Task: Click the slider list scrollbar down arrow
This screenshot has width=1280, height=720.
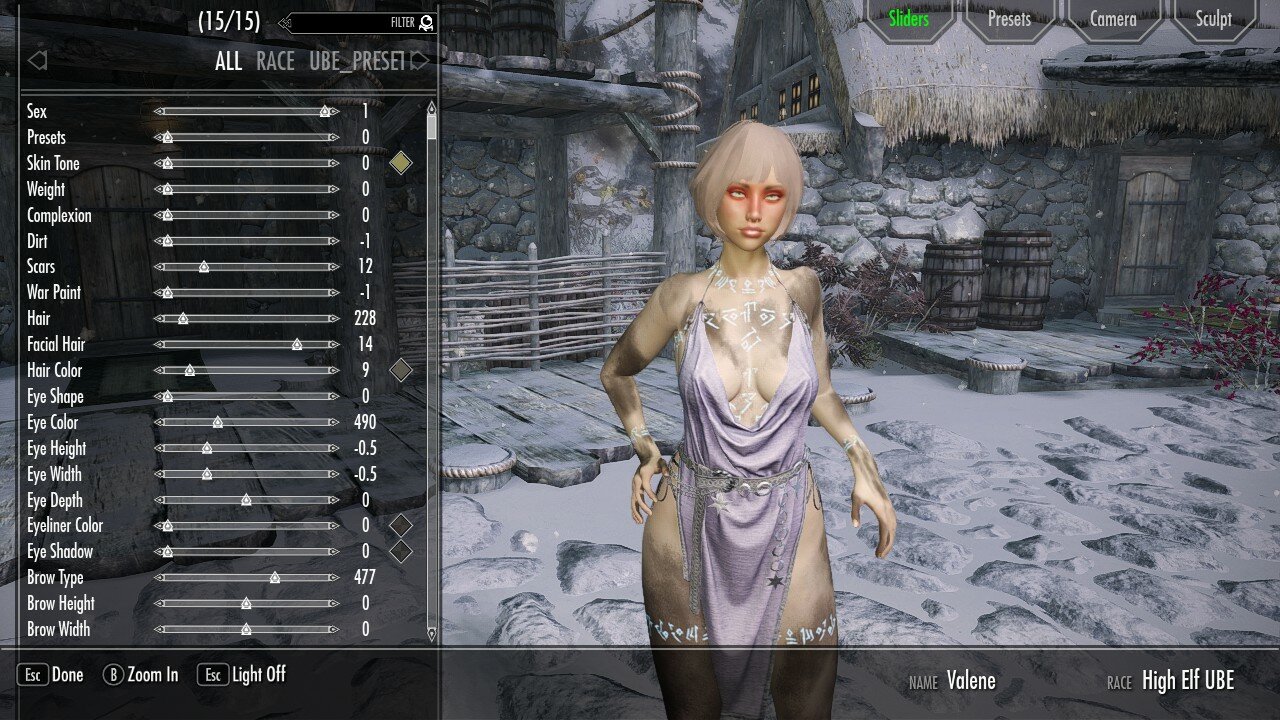Action: 431,632
